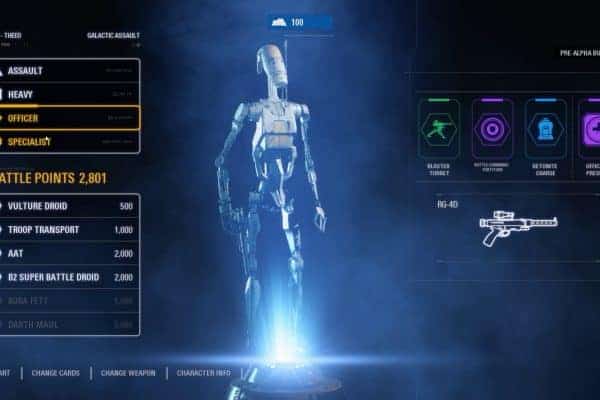Open Change Weapon
This screenshot has width=600, height=400.
pos(128,373)
